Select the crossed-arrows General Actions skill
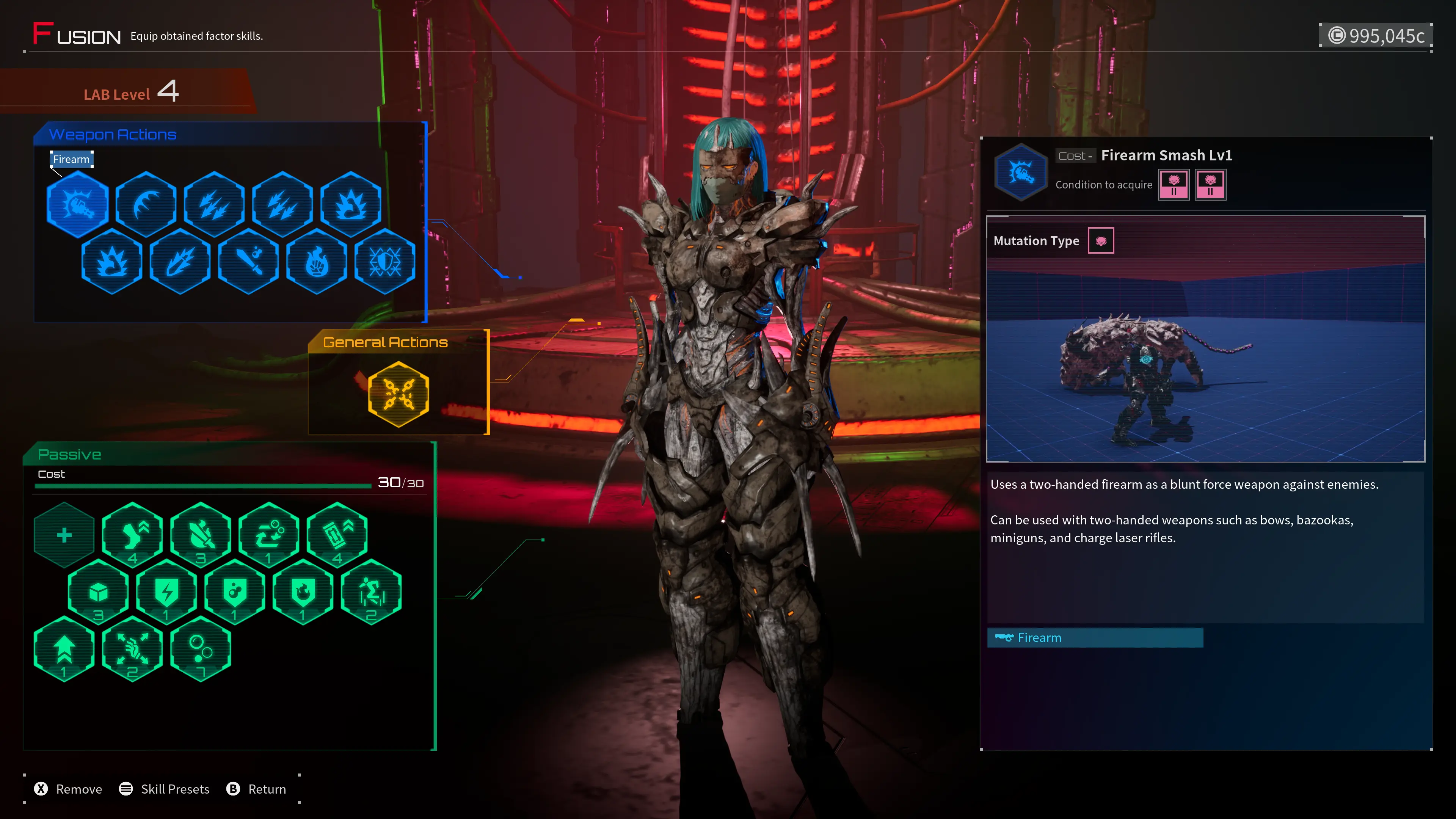The height and width of the screenshot is (819, 1456). point(399,394)
